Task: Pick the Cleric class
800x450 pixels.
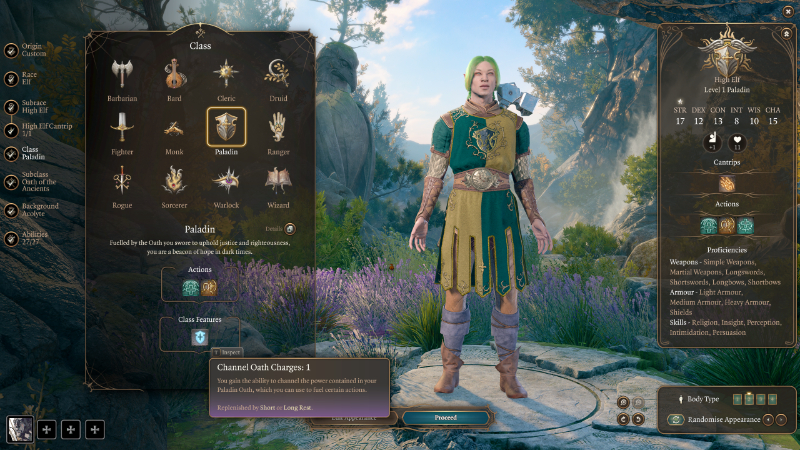Action: 226,74
